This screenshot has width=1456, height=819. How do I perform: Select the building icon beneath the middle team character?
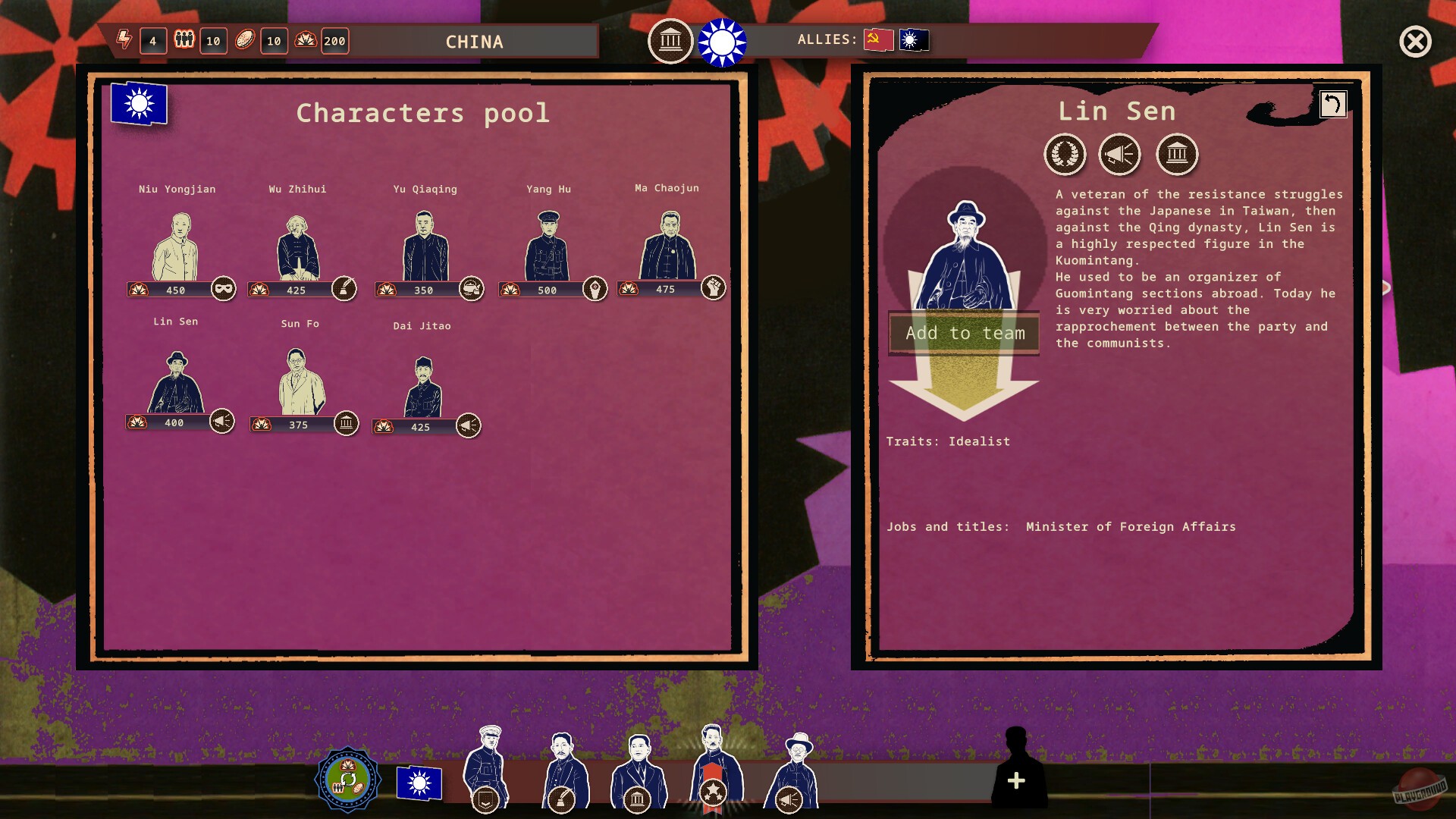636,797
